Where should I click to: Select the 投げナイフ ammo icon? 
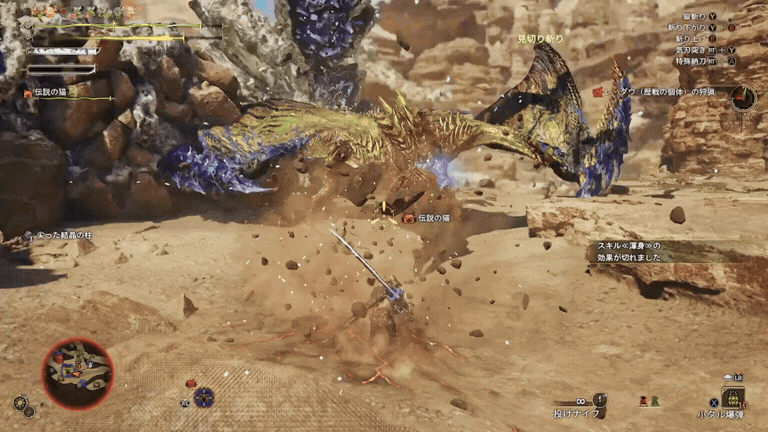point(599,400)
